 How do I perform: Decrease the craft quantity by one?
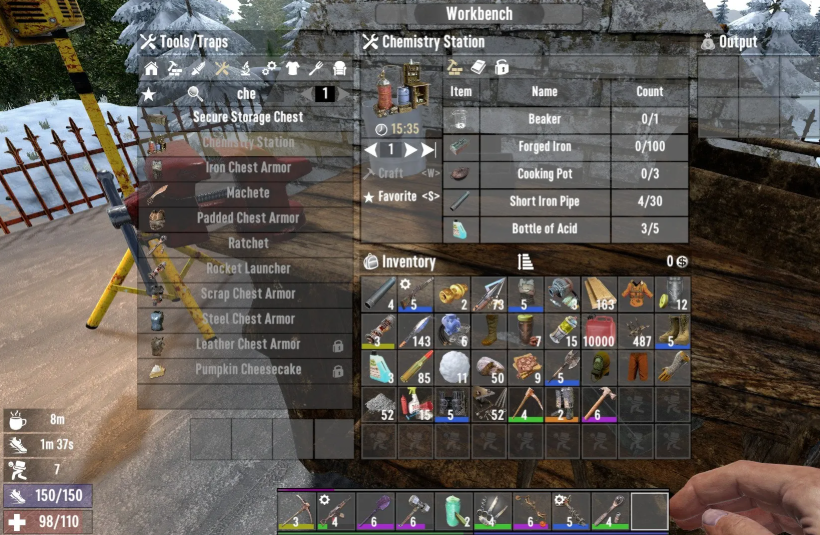371,150
